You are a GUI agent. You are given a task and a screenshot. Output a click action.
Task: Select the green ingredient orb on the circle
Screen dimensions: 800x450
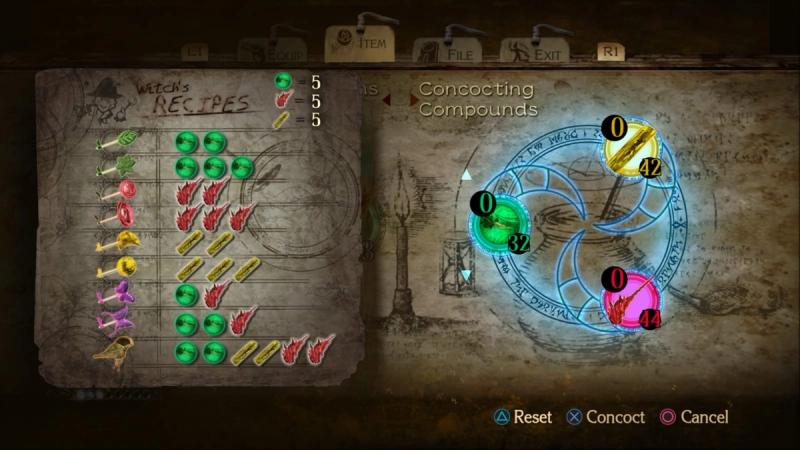[x=504, y=222]
